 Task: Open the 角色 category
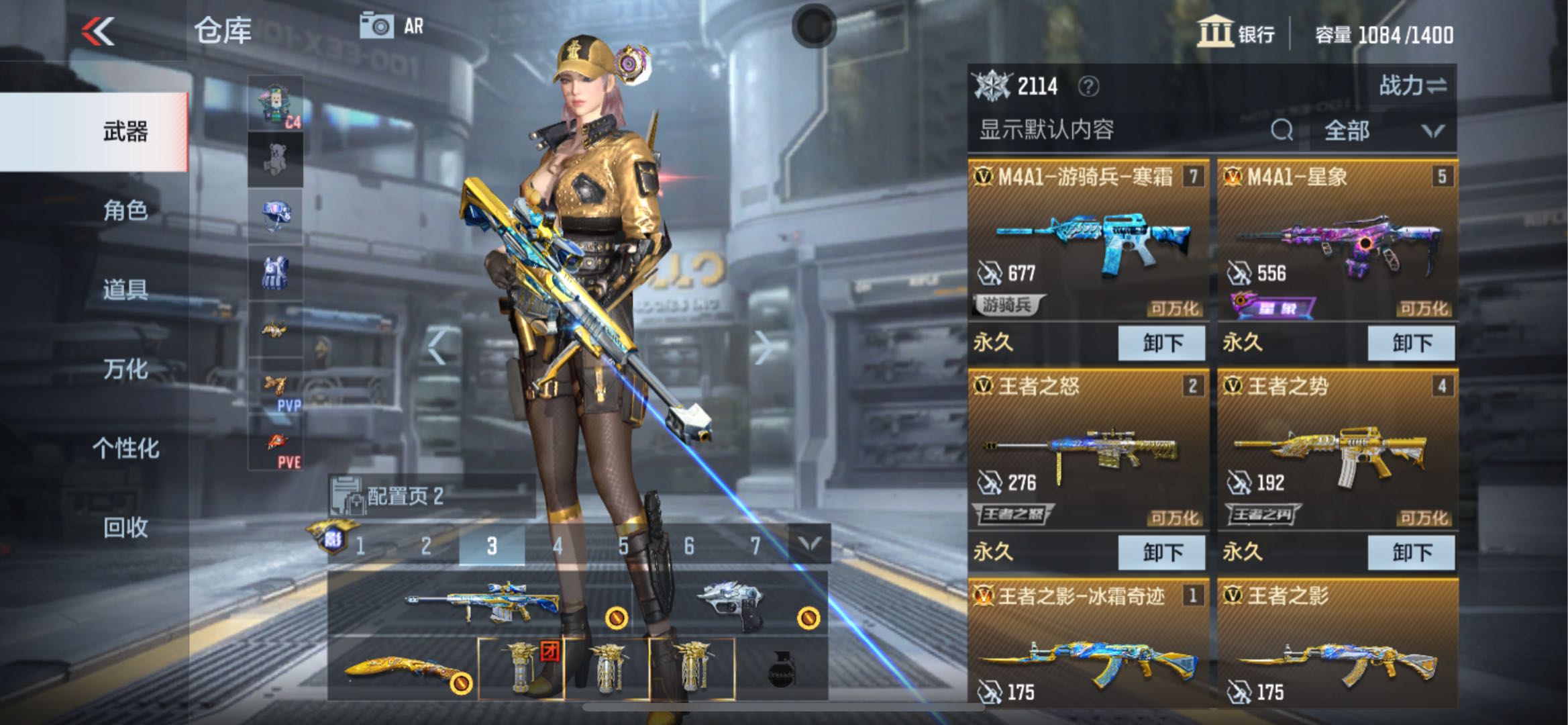pyautogui.click(x=125, y=211)
